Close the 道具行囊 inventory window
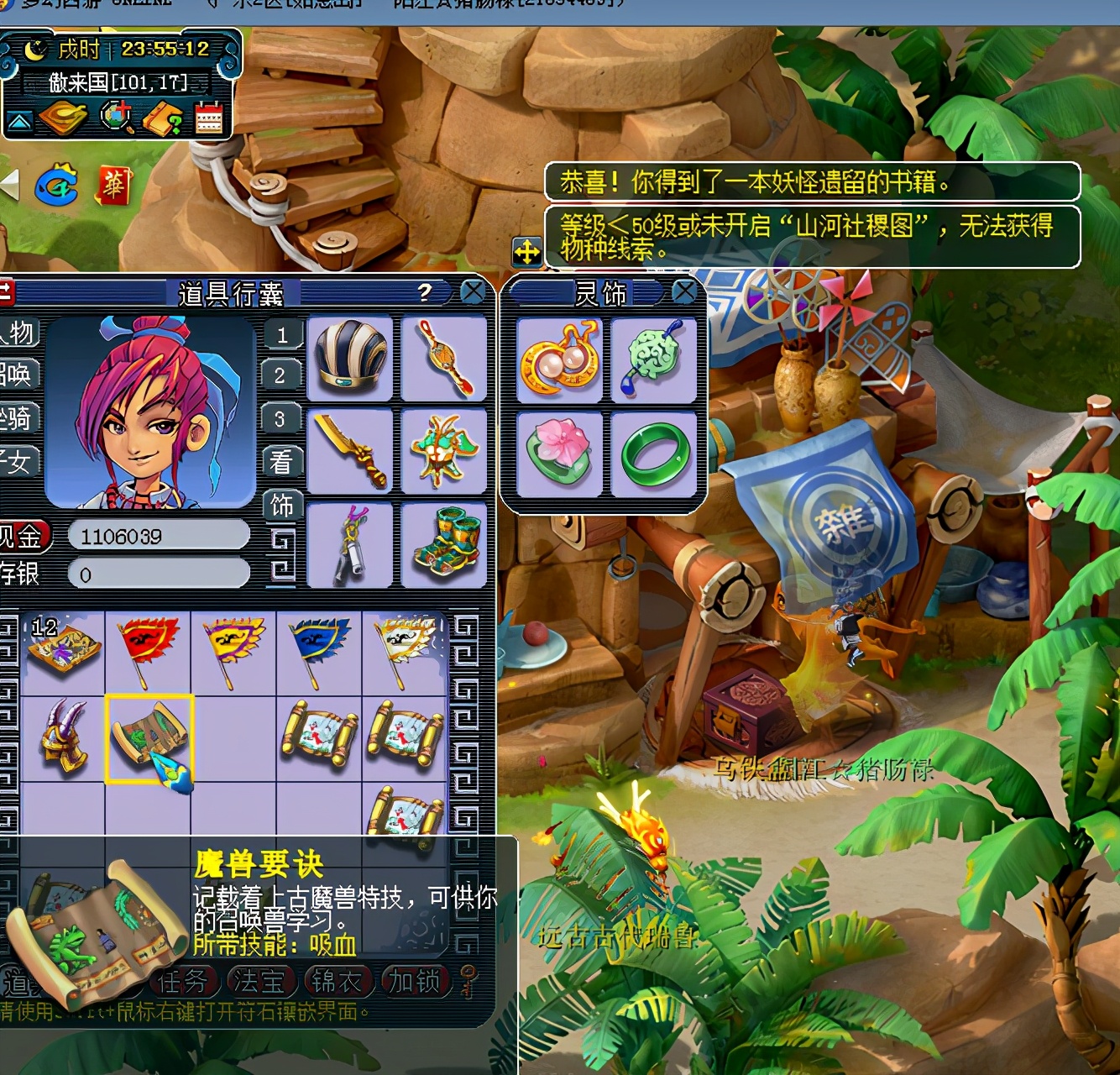The width and height of the screenshot is (1120, 1075). click(x=473, y=292)
